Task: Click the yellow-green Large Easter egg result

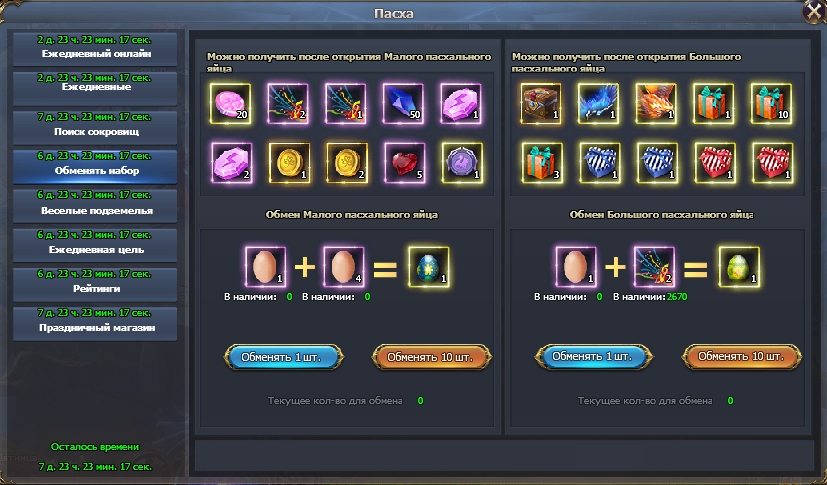Action: (739, 267)
